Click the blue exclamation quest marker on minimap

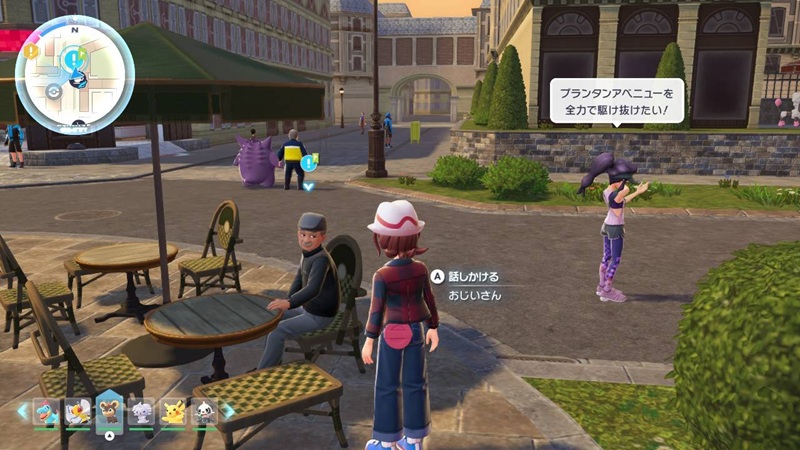point(73,59)
